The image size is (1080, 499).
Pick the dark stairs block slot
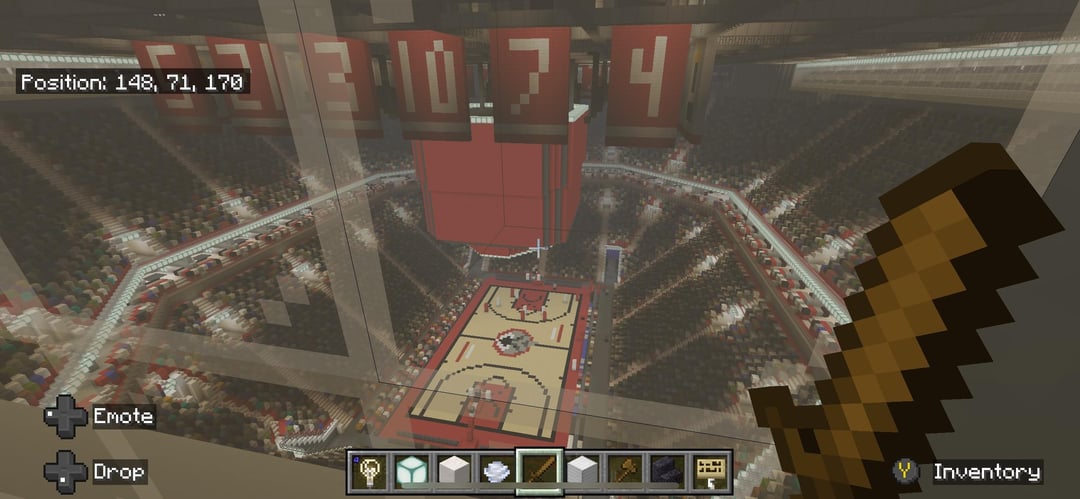pyautogui.click(x=667, y=471)
